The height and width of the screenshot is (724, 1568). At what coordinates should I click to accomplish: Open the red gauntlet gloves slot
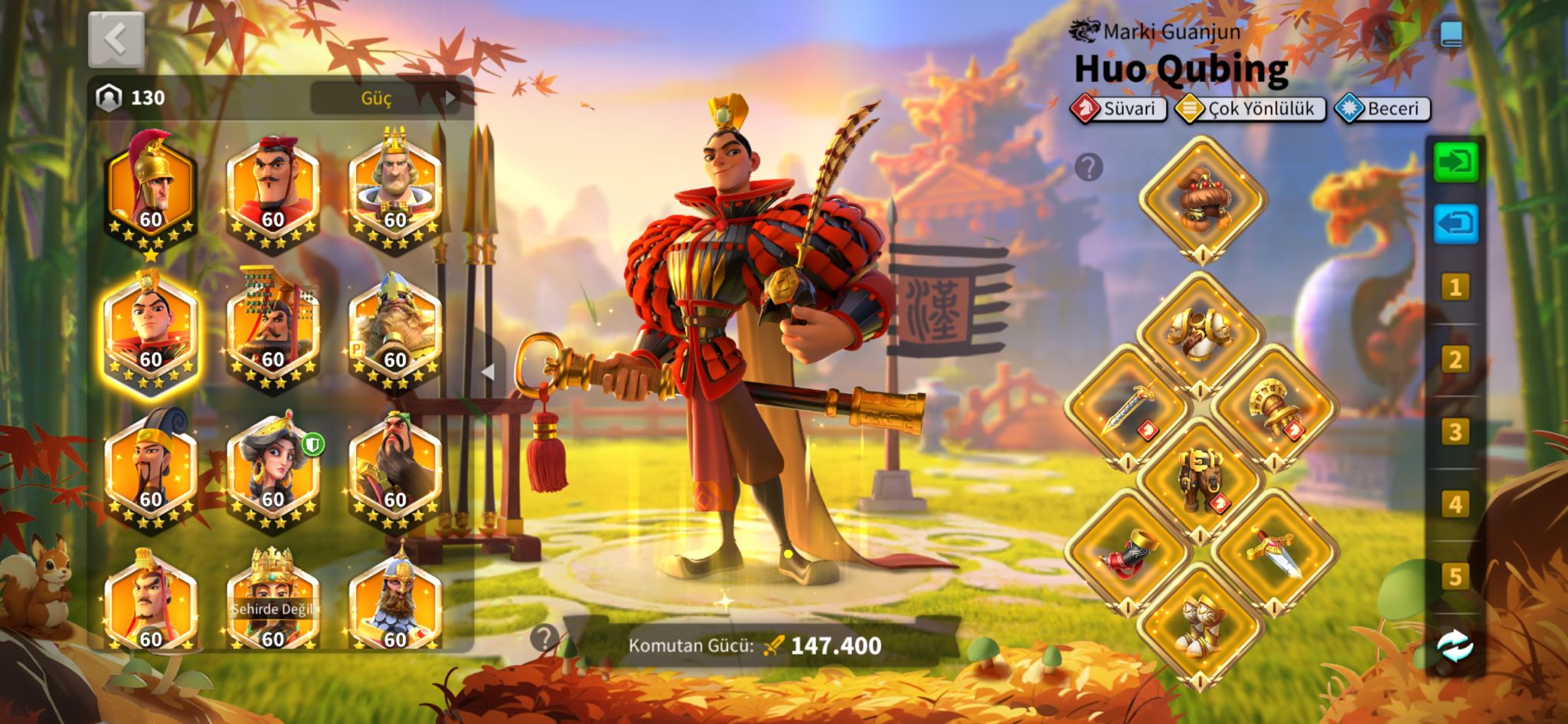(x=1128, y=552)
